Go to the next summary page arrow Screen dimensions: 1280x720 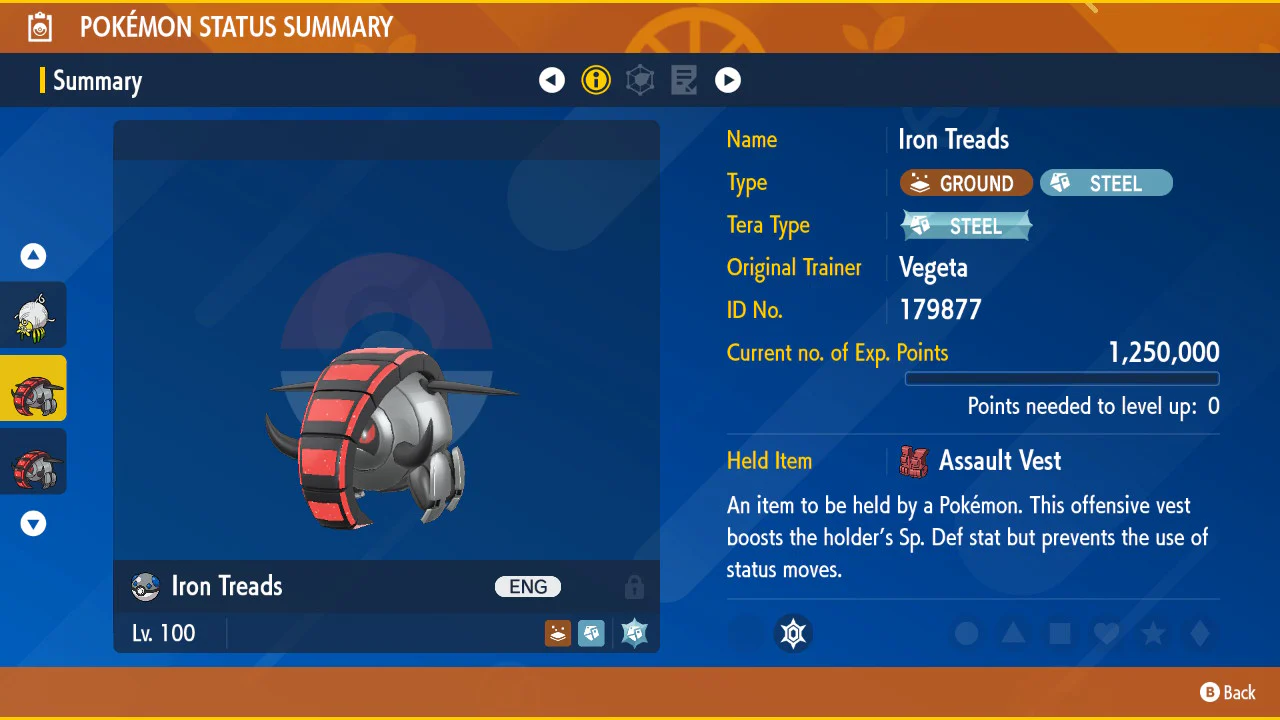coord(728,80)
